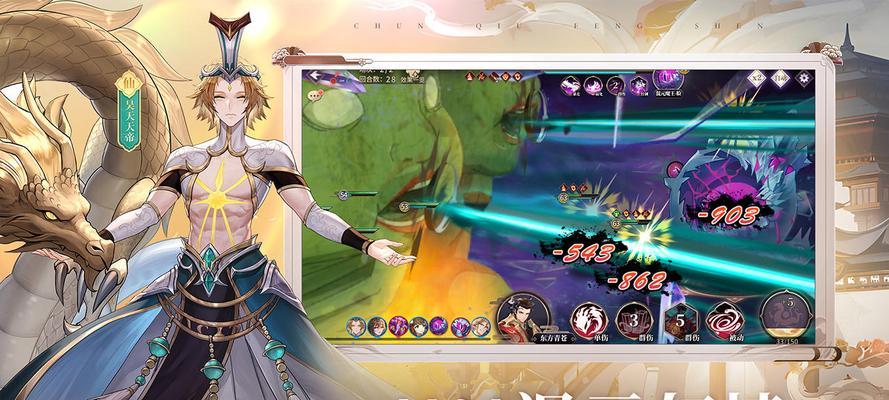Toggle the x2 battle speed
Image resolution: width=889 pixels, height=400 pixels.
tap(754, 76)
